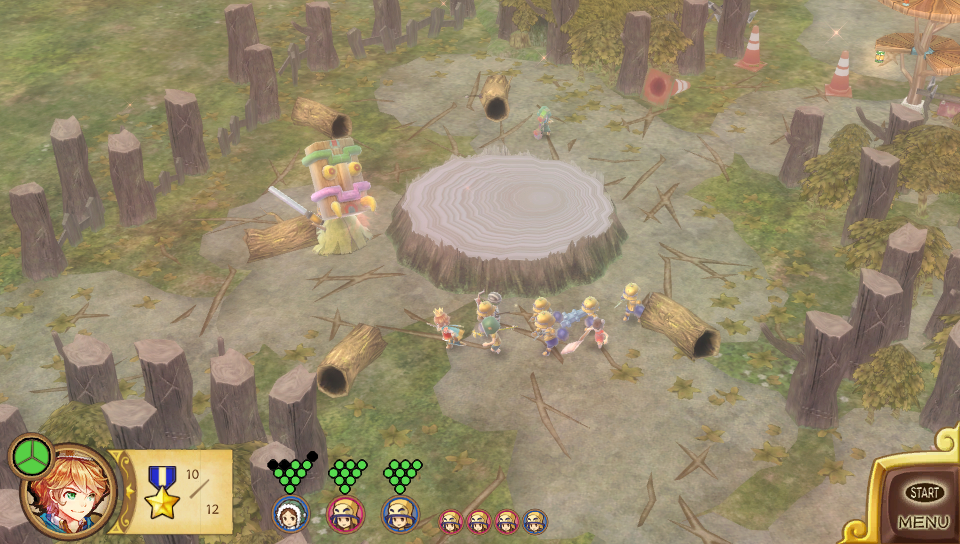Image resolution: width=960 pixels, height=544 pixels.
Task: Click the green three-segment circle icon
Action: (30, 456)
